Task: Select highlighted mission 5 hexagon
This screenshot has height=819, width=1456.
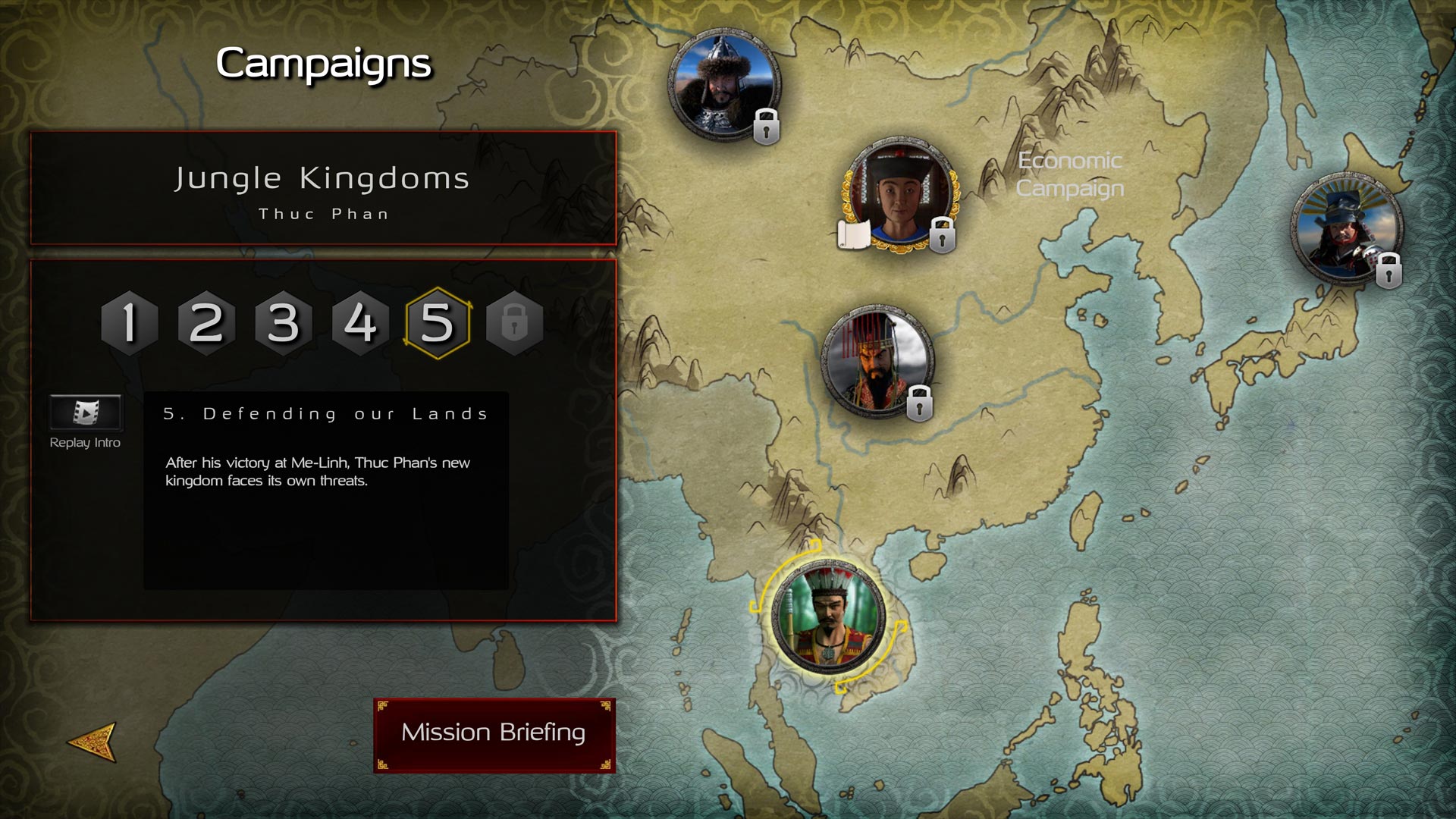Action: pos(438,323)
